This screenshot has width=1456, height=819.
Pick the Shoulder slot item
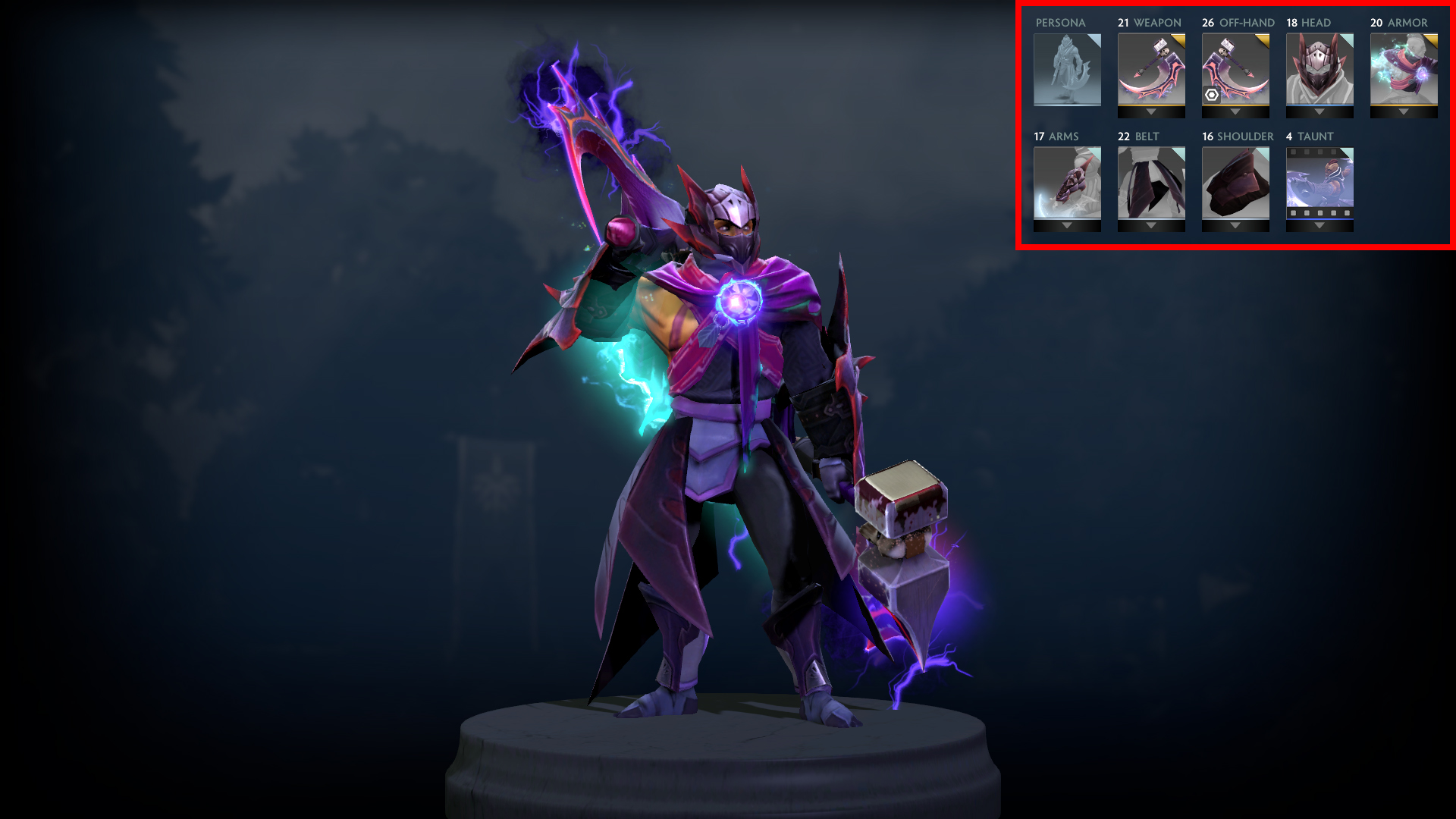tap(1235, 183)
